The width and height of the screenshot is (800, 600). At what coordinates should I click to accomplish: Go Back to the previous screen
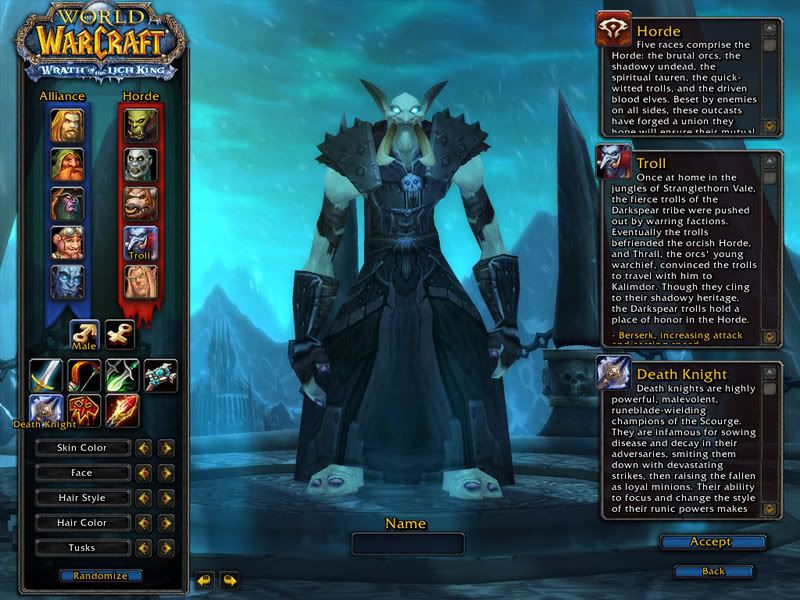point(713,571)
